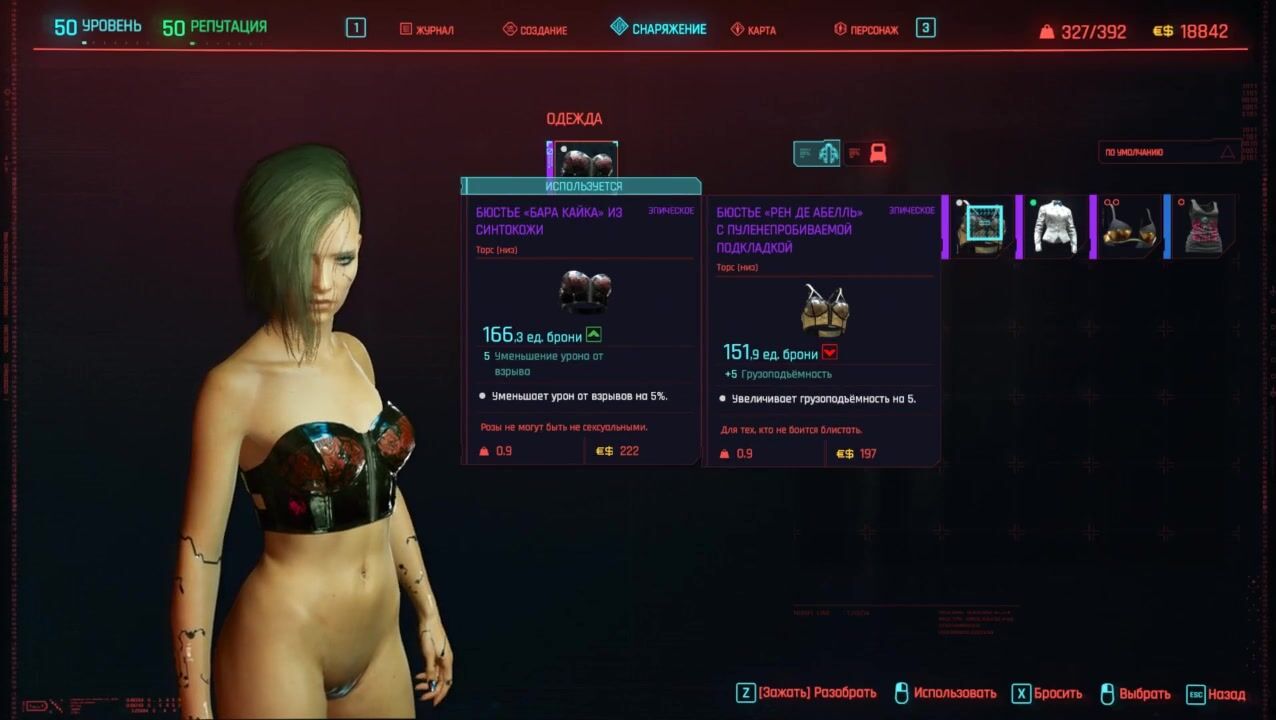Open the По умолчанию sort dropdown
The height and width of the screenshot is (720, 1276).
pos(1169,153)
